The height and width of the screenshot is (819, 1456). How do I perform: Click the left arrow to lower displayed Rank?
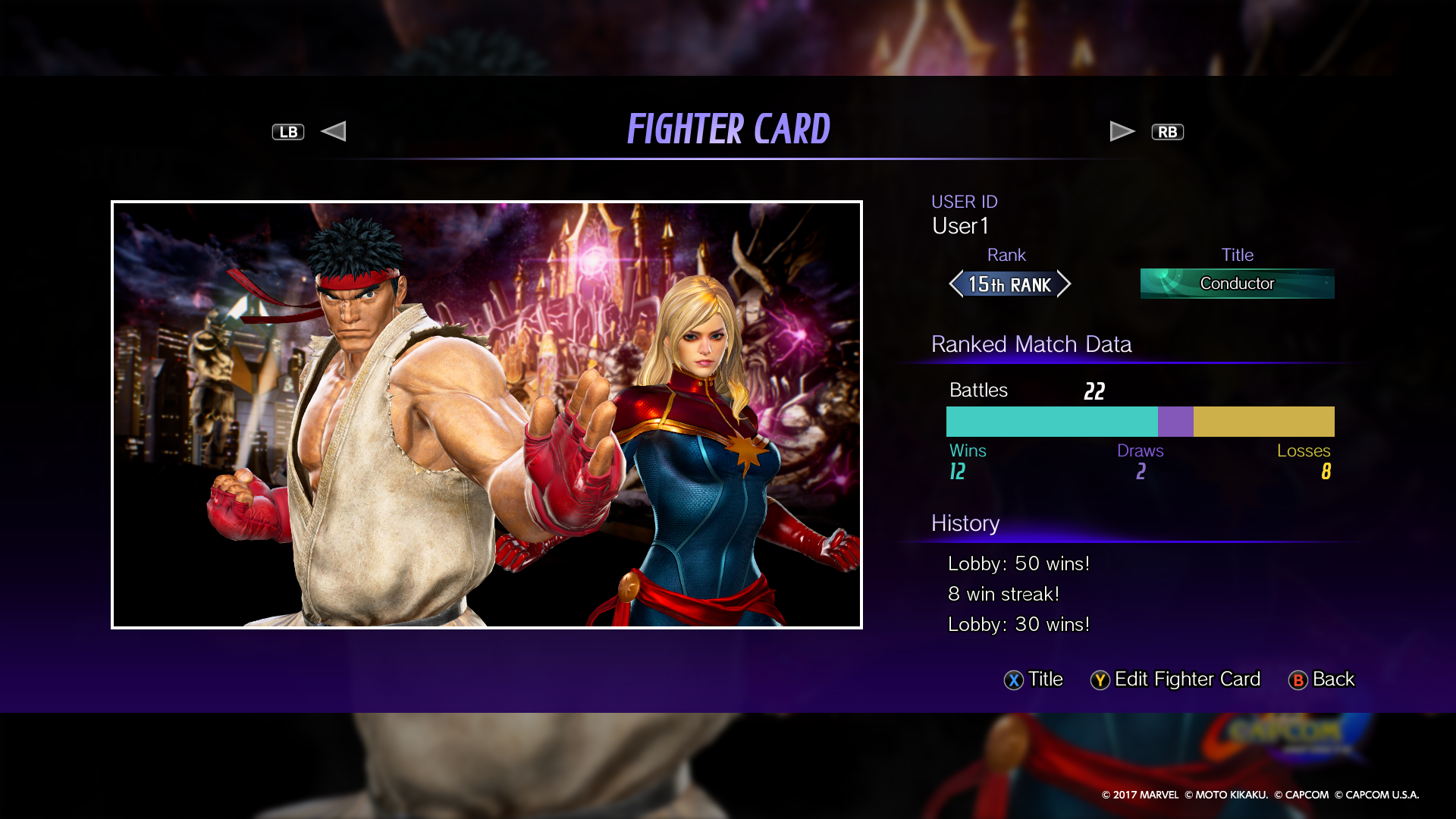pos(955,284)
